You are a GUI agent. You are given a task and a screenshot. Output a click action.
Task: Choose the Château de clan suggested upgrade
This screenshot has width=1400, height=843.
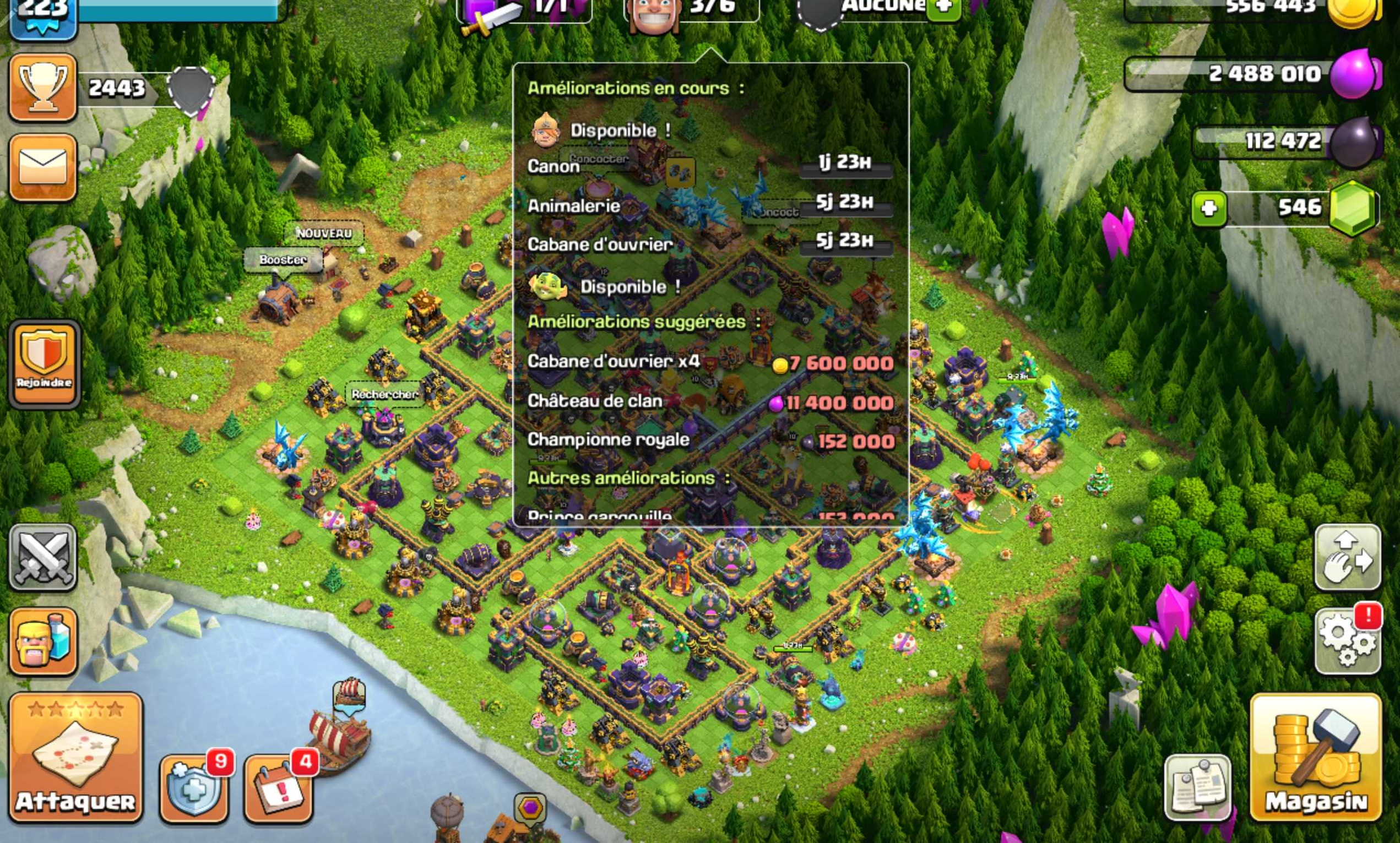709,402
